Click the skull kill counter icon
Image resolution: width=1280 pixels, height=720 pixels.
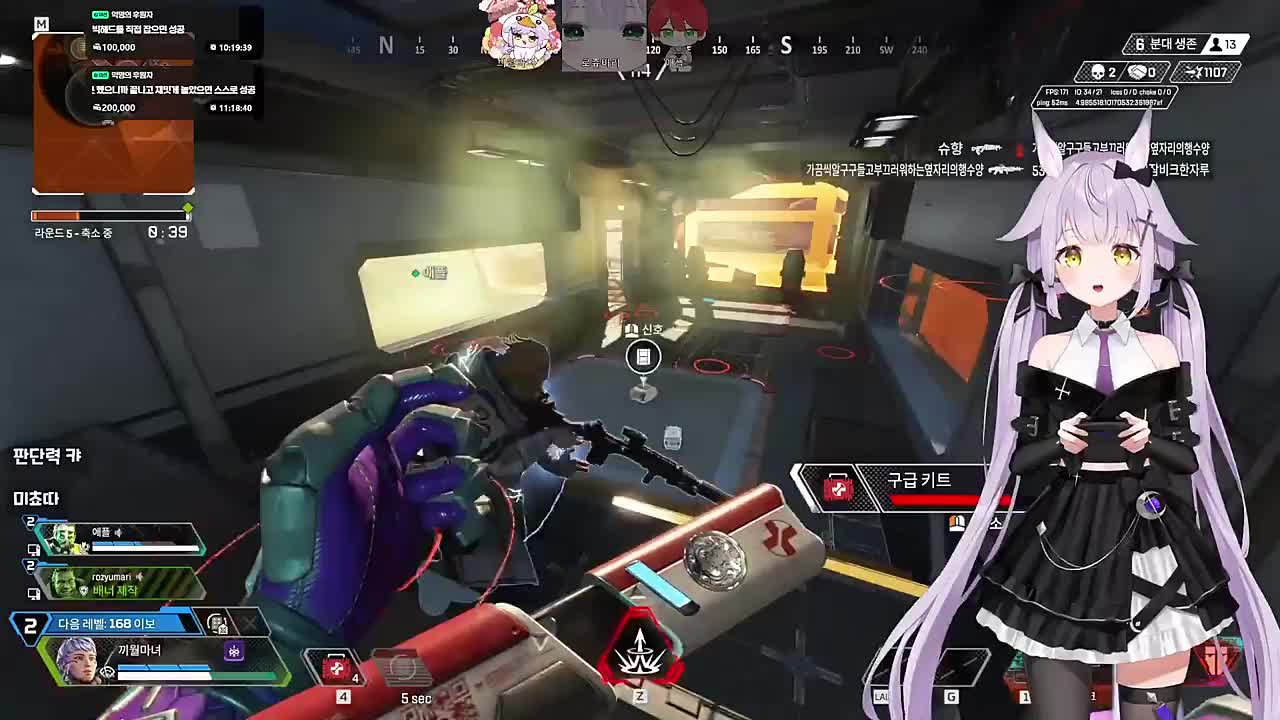[x=1098, y=72]
